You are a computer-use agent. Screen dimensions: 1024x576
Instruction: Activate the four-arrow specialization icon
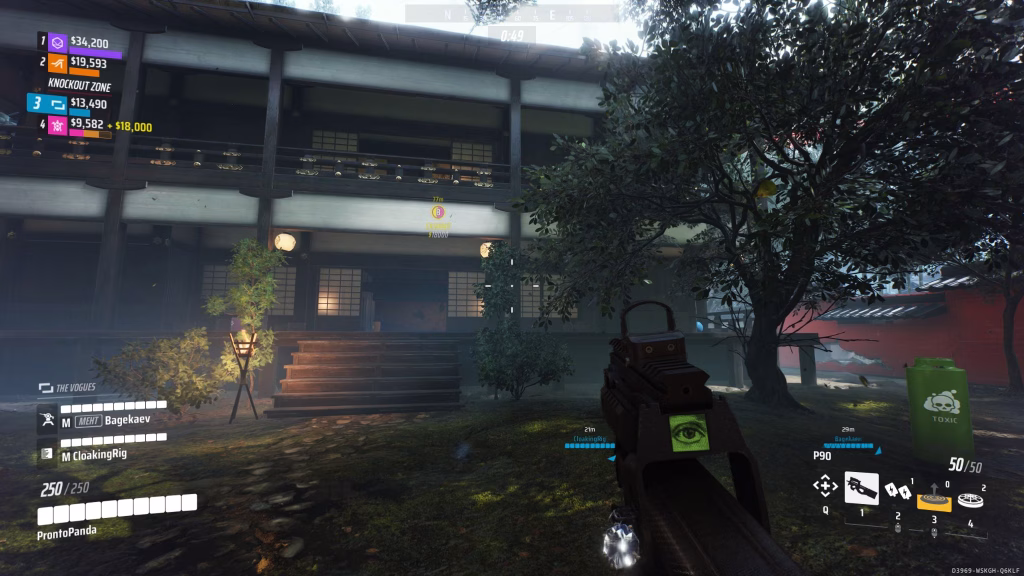[825, 487]
